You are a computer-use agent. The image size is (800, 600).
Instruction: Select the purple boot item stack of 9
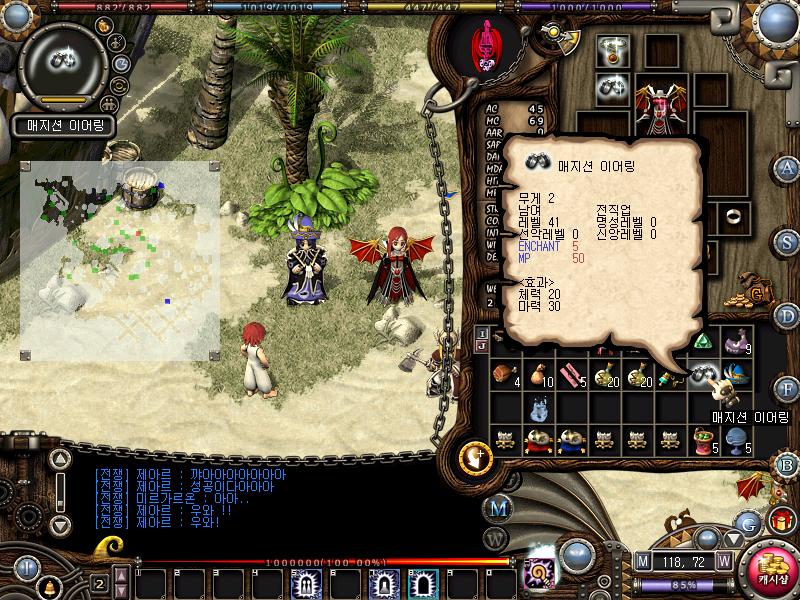tap(739, 341)
